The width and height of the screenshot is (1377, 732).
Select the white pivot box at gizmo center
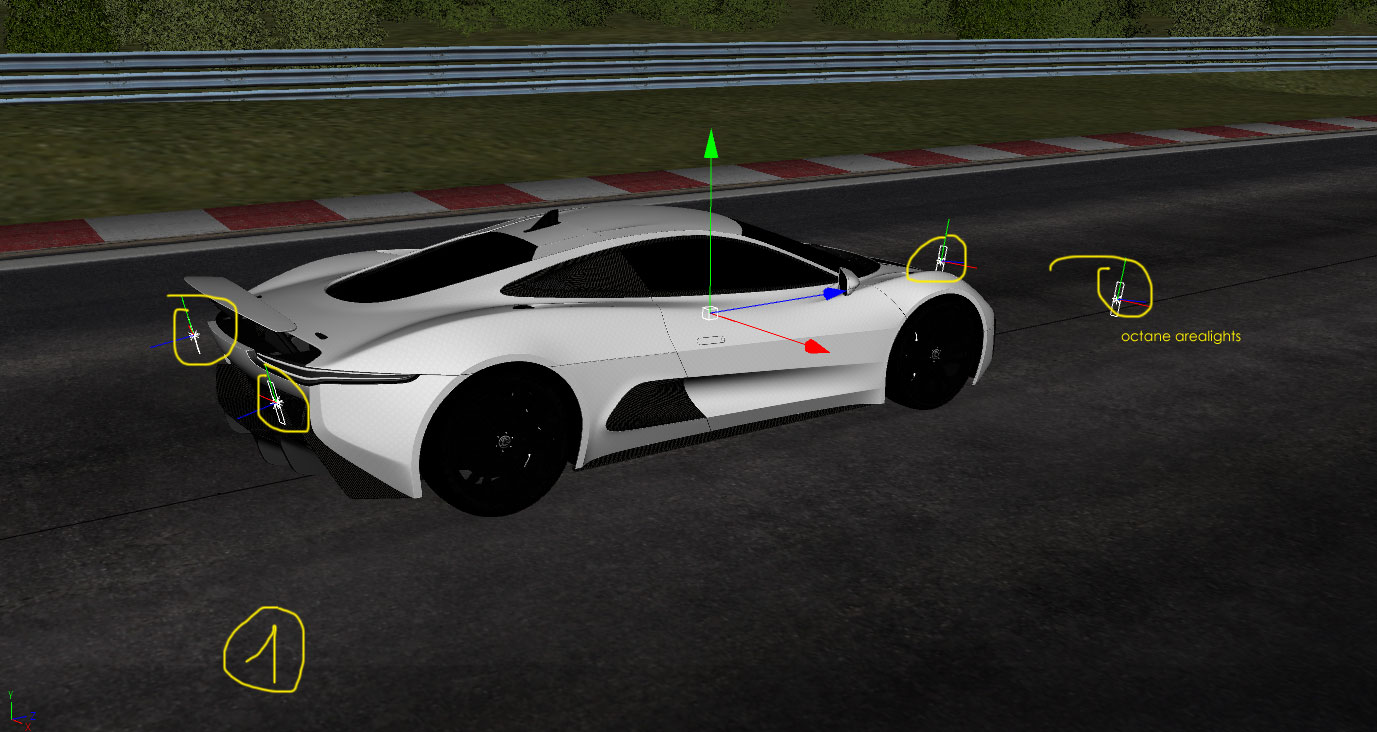(709, 314)
